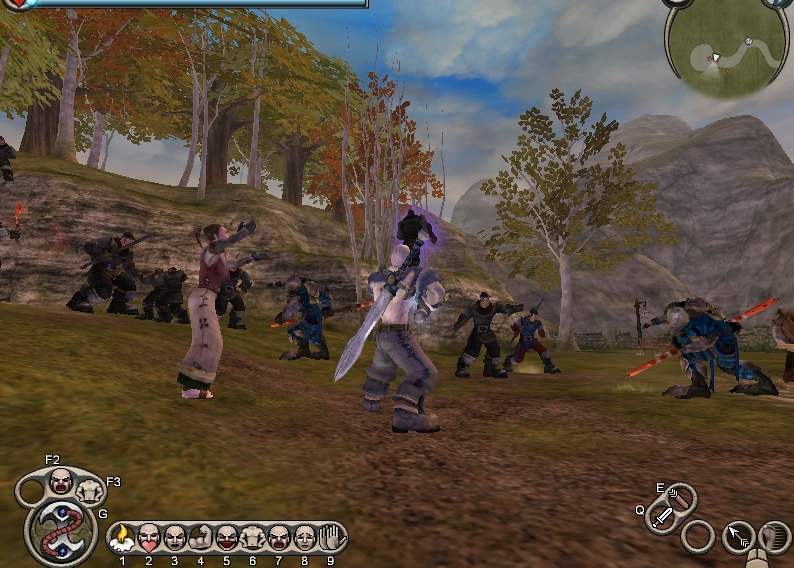794x568 pixels.
Task: Select the torso icon labeled F3
Action: [91, 490]
